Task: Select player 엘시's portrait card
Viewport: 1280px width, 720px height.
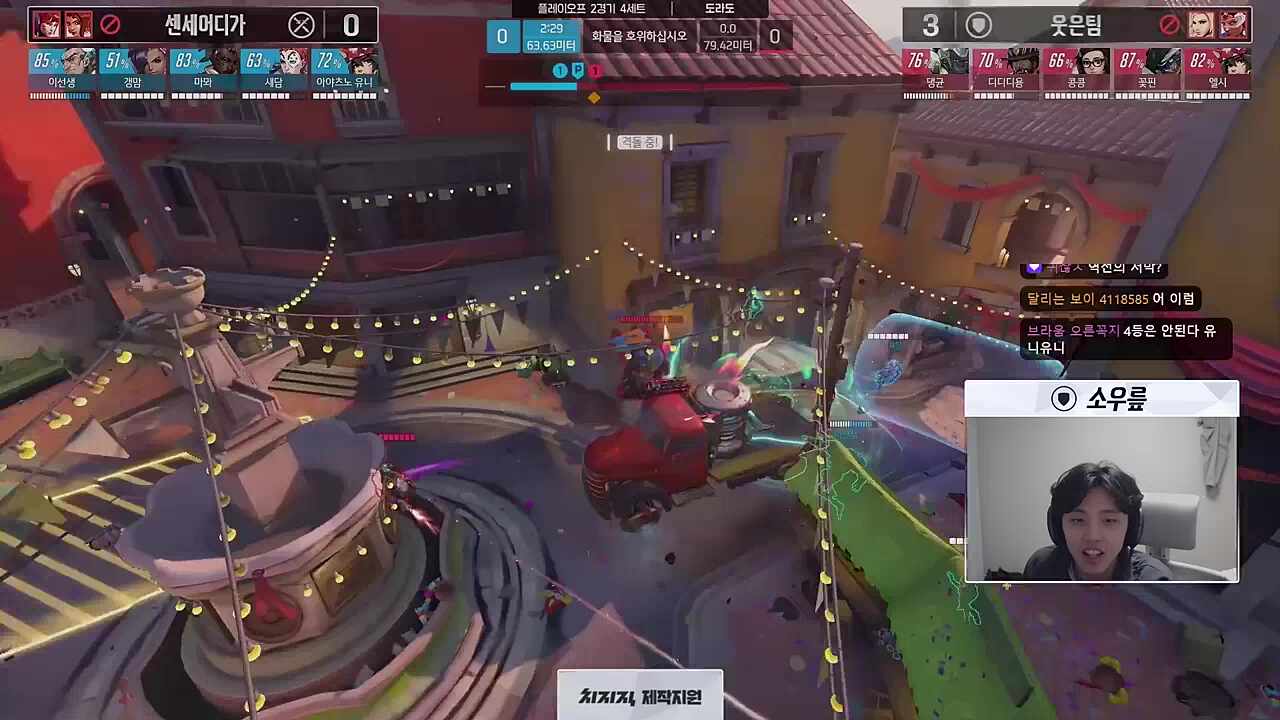Action: point(1218,69)
